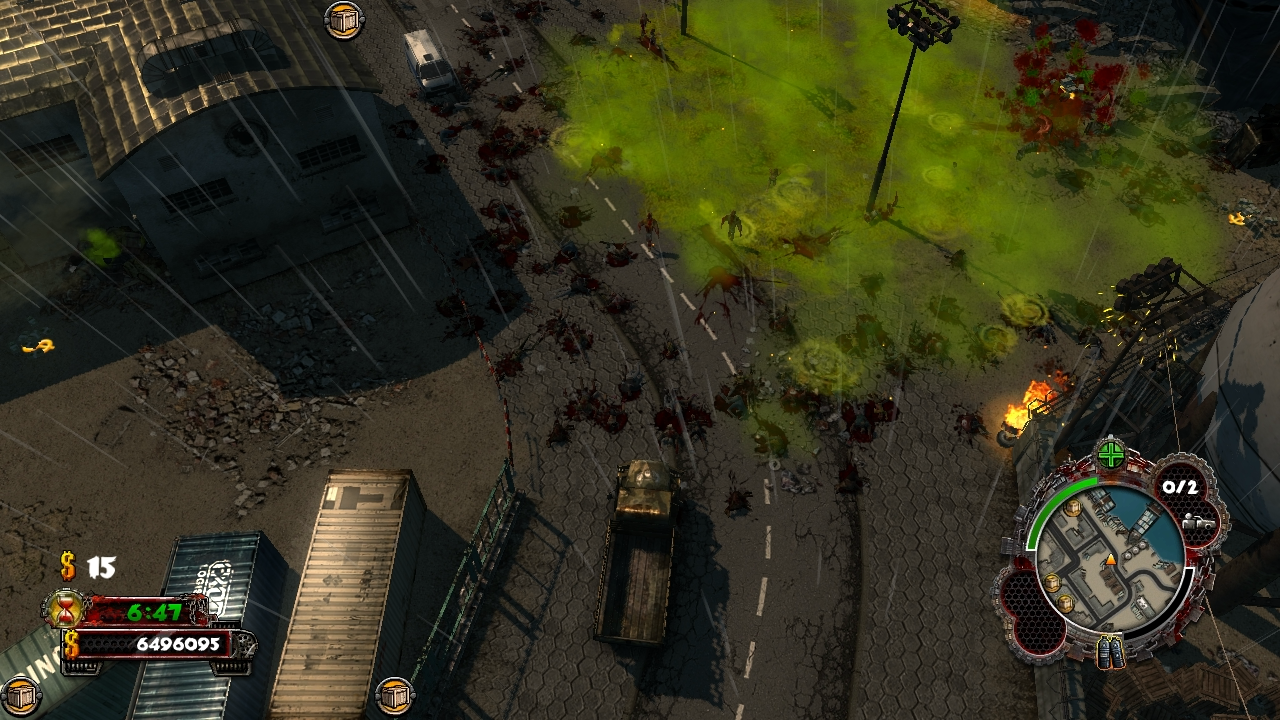Click the green health cross above the minimap
The image size is (1280, 720).
[x=1110, y=454]
